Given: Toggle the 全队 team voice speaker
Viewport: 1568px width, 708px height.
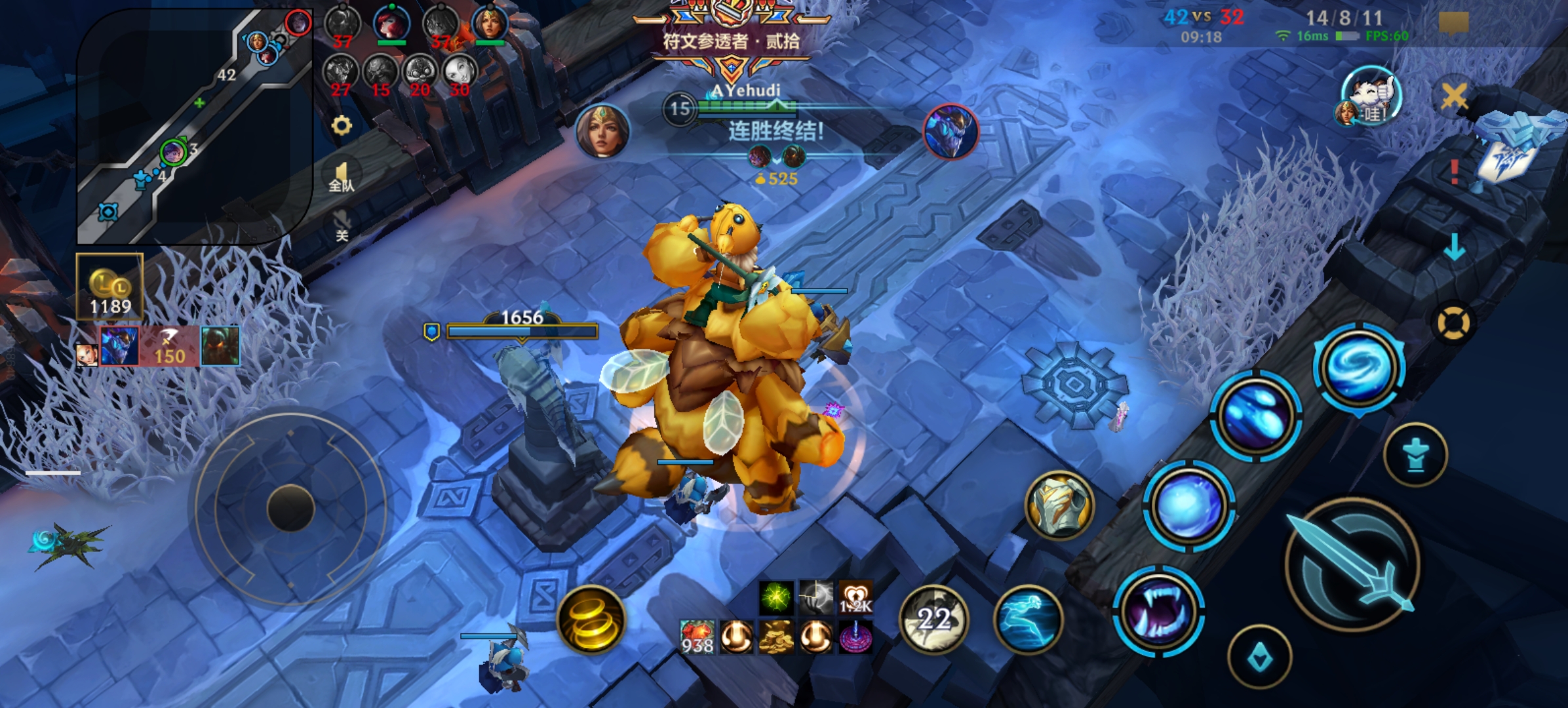Looking at the screenshot, I should point(342,177).
